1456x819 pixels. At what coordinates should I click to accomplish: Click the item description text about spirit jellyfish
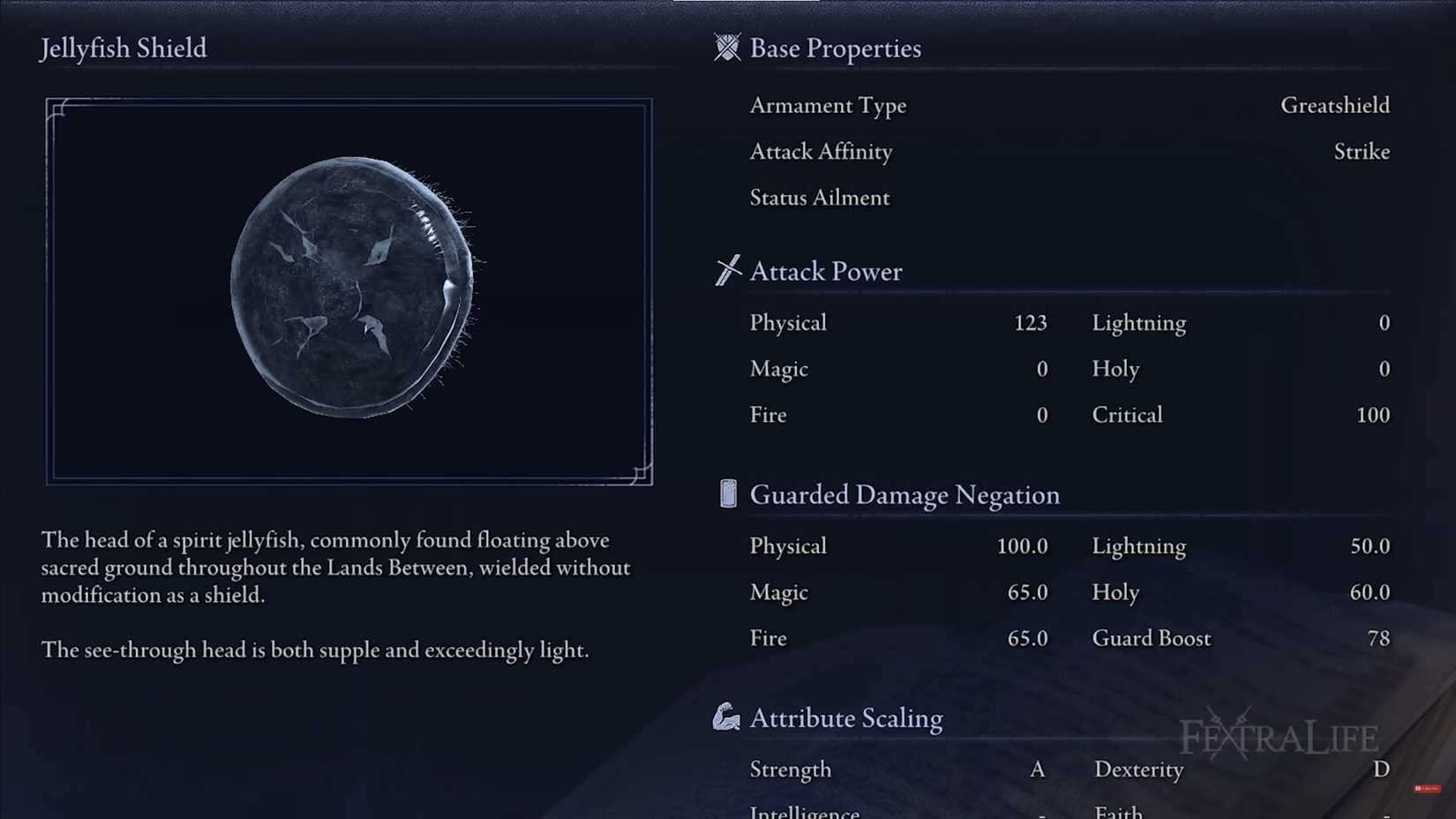click(335, 567)
